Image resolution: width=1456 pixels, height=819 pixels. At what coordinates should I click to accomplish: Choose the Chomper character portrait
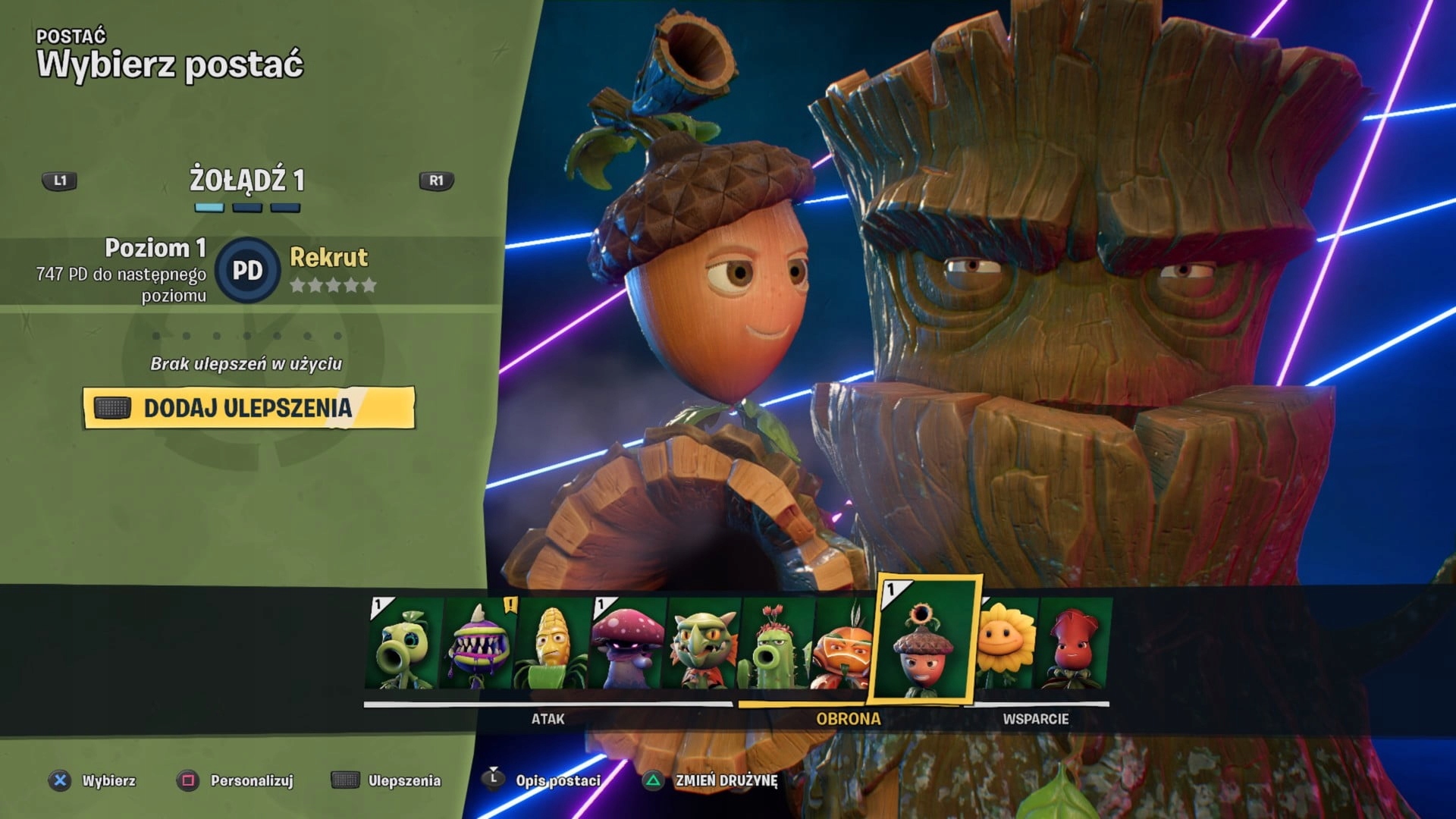click(477, 644)
